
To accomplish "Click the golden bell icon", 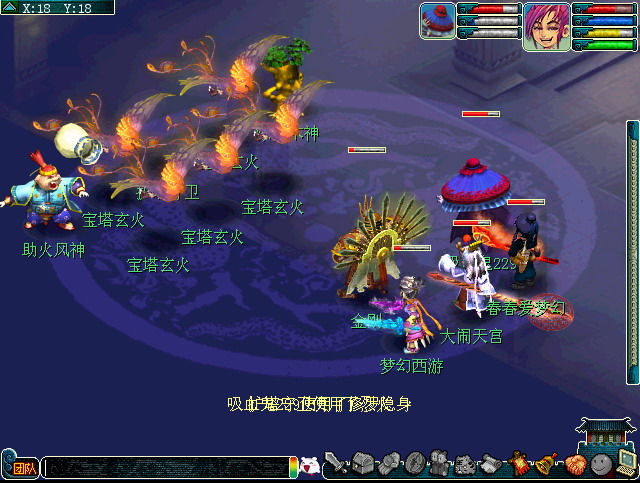I will pos(547,463).
